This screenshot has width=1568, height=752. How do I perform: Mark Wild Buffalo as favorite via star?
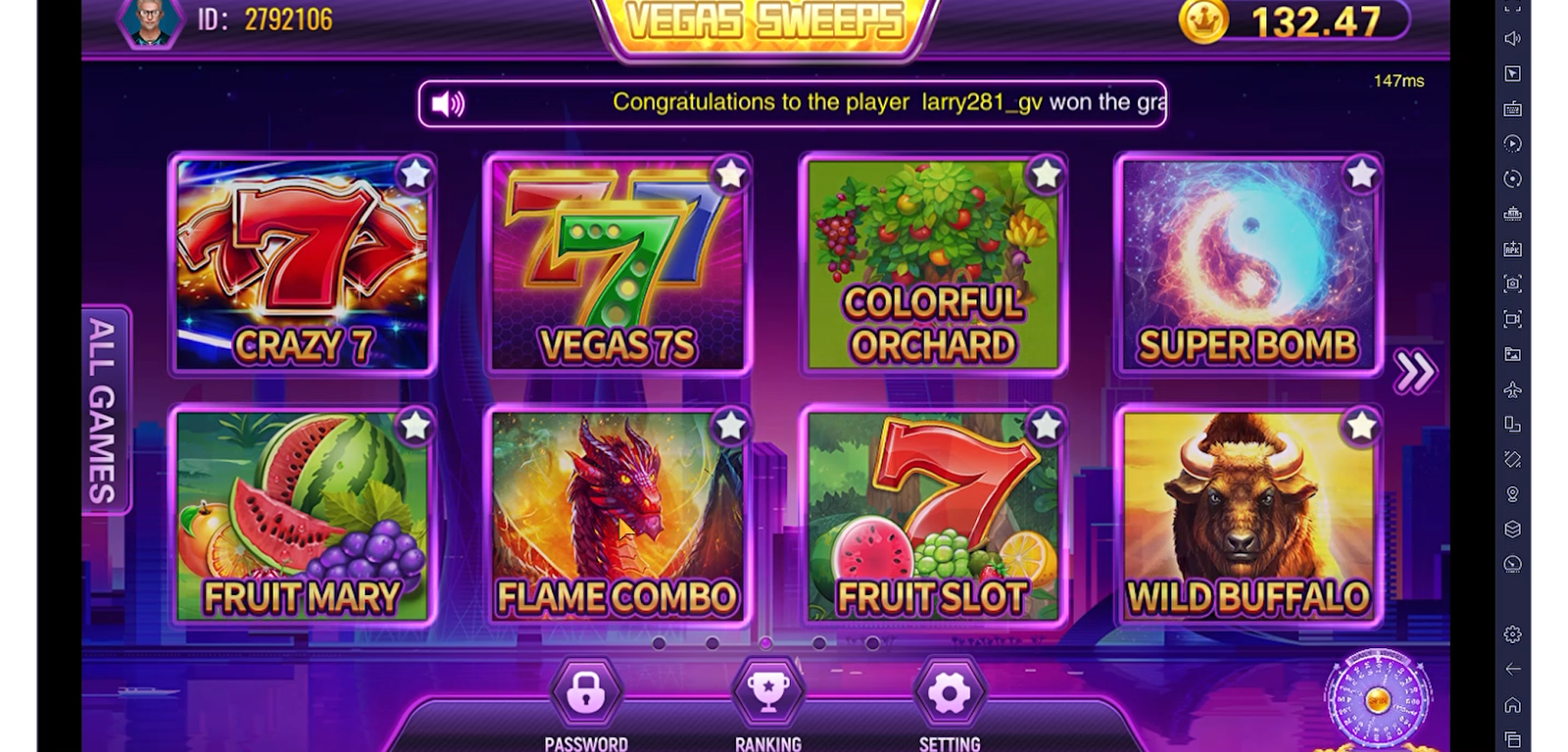pyautogui.click(x=1361, y=426)
